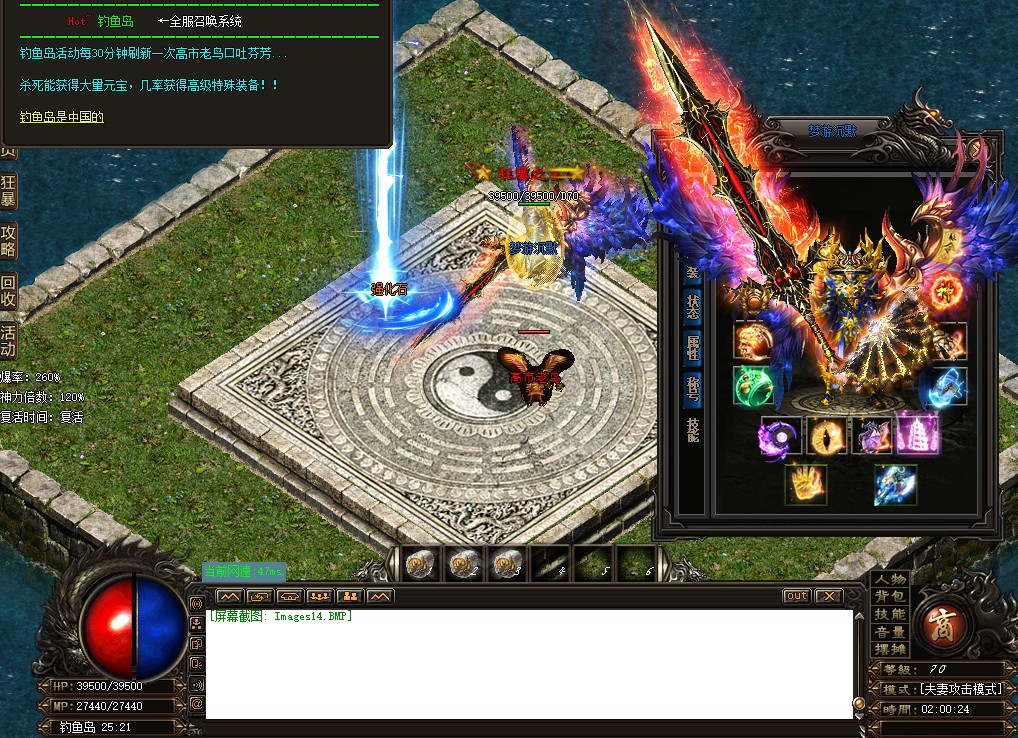Click the 钓鱼岛是中国的 yellow link

[62, 117]
